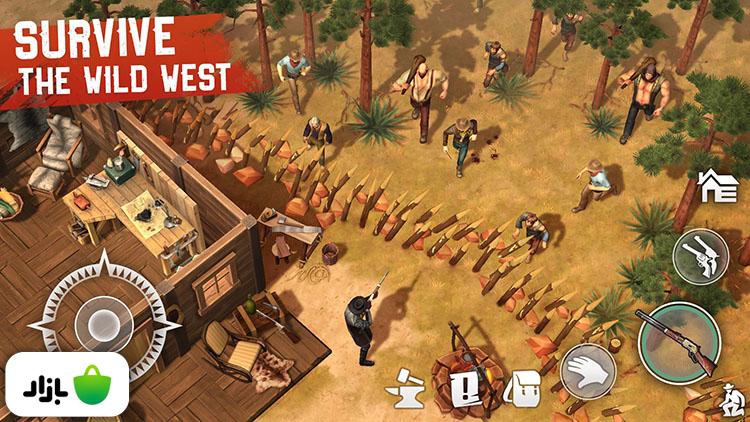Click the Bazaar store logo
Viewport: 750px width, 422px height.
click(x=64, y=385)
